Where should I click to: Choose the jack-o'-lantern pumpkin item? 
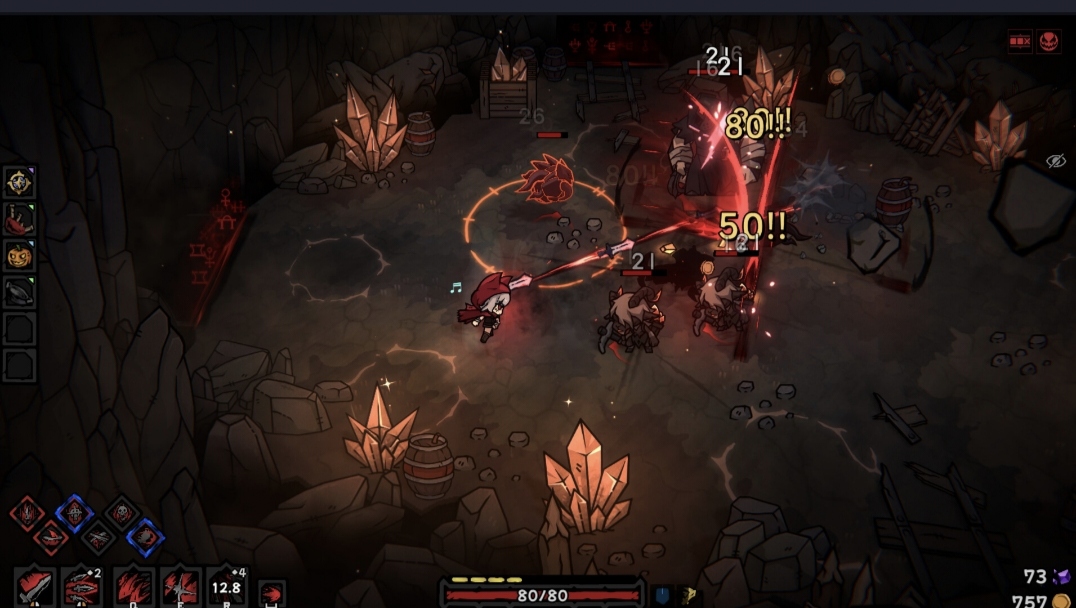19,255
